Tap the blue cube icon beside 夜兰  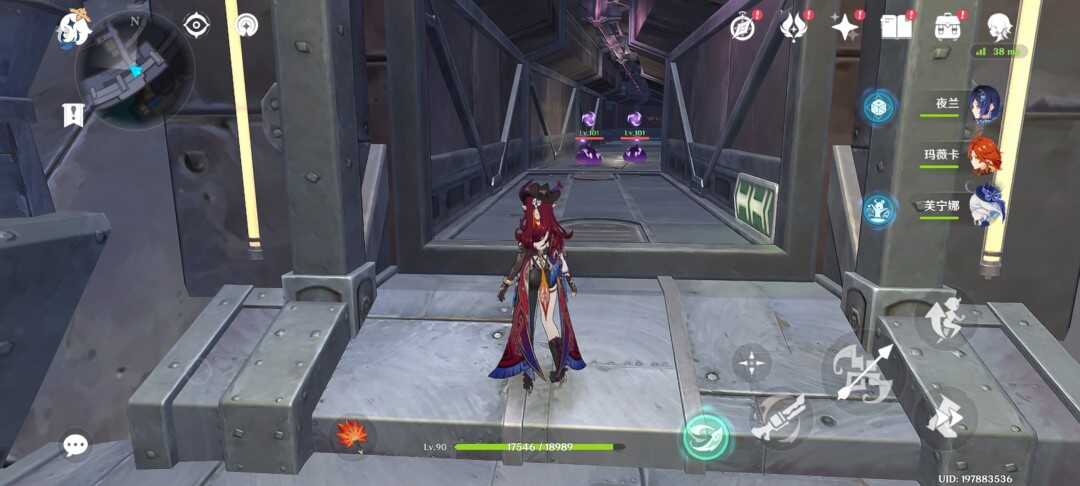click(880, 107)
